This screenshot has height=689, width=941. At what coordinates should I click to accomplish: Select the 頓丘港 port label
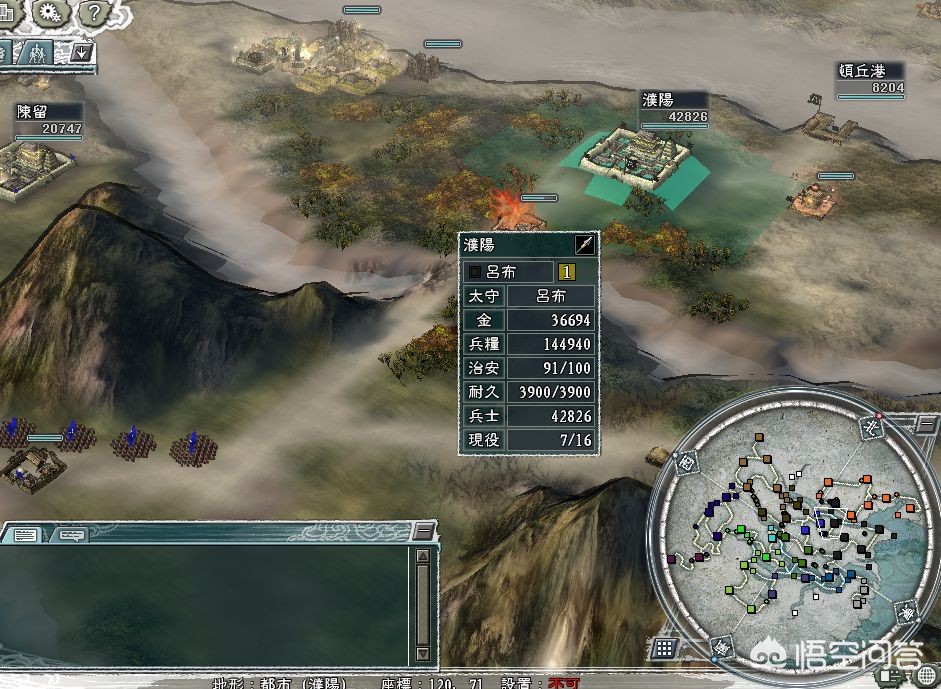pos(860,71)
